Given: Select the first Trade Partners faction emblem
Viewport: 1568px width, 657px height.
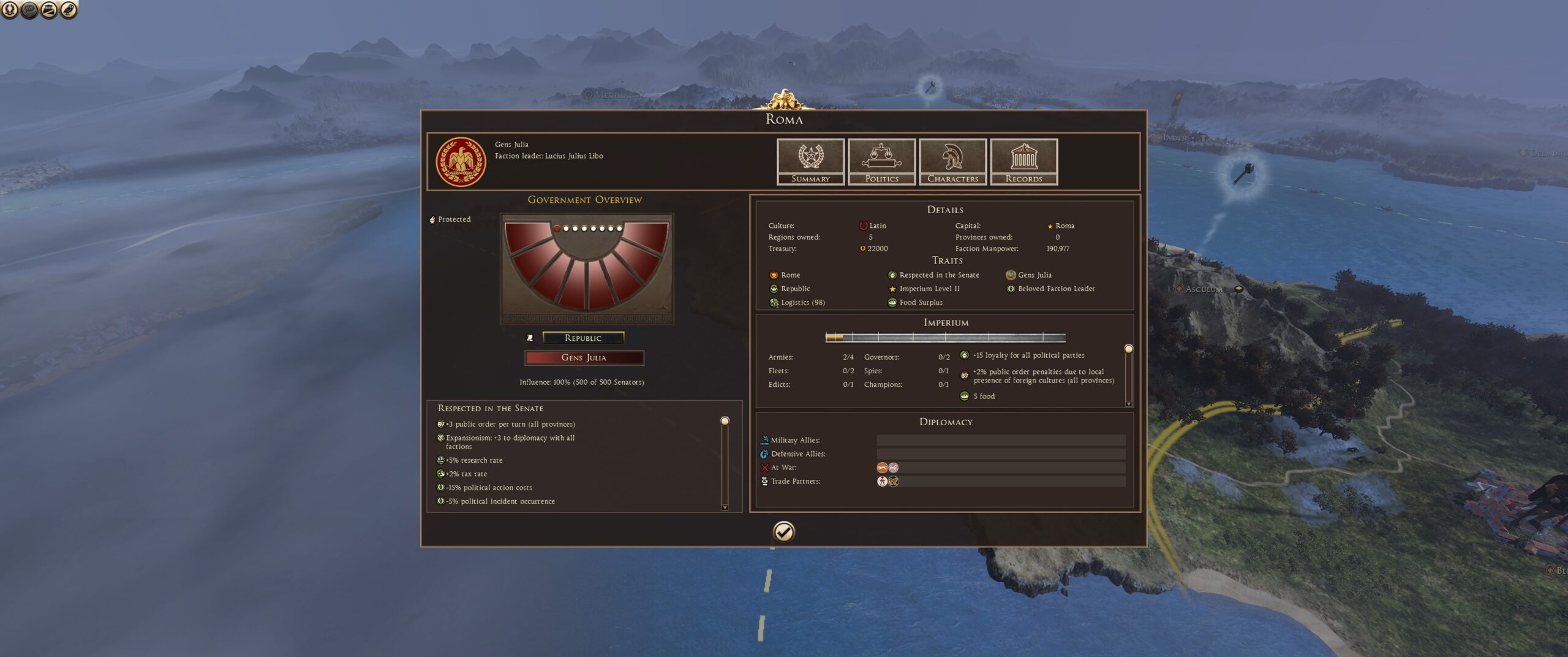Looking at the screenshot, I should coord(882,481).
